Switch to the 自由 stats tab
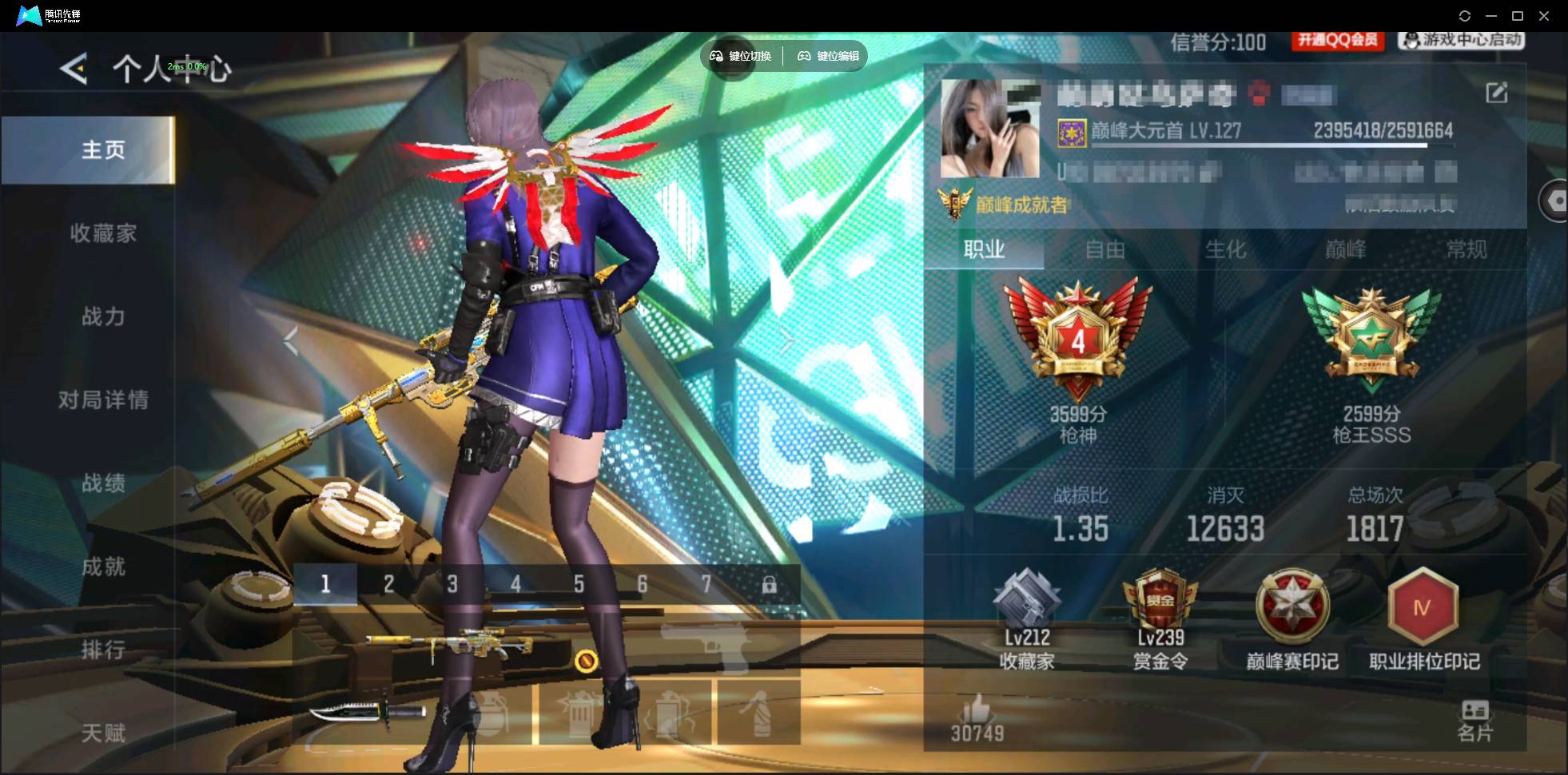This screenshot has height=775, width=1568. pos(1107,250)
